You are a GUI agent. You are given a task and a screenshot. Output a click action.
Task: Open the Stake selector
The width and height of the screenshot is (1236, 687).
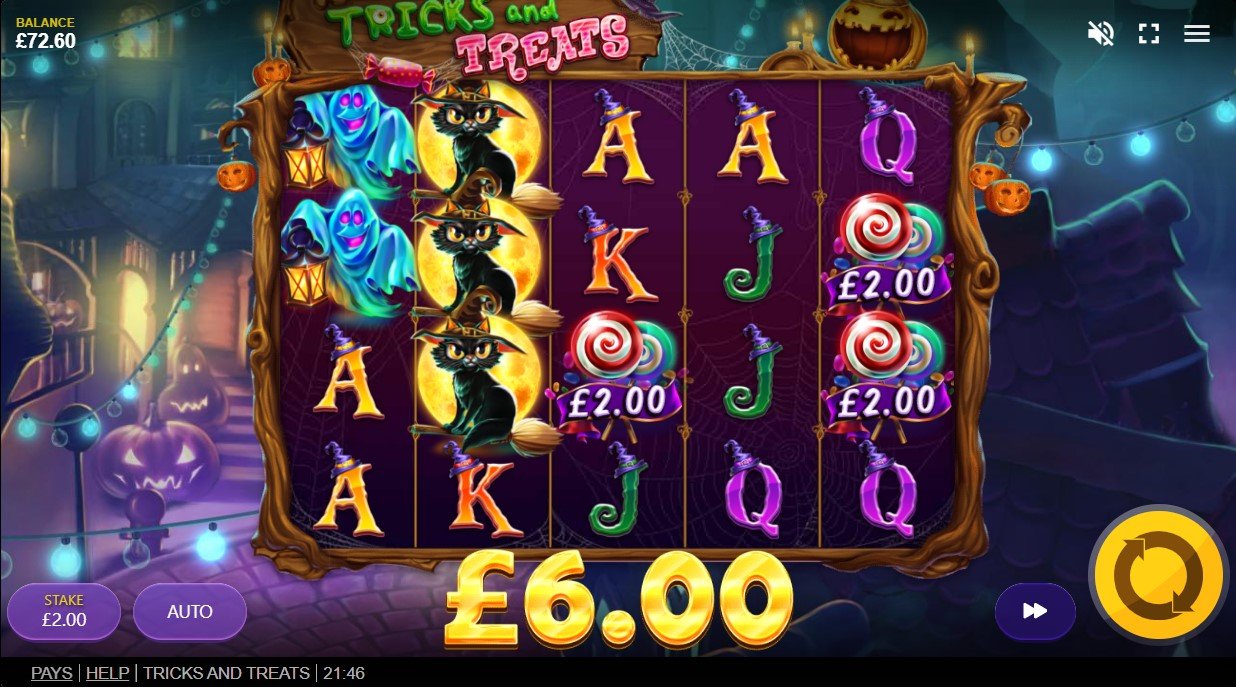(64, 611)
